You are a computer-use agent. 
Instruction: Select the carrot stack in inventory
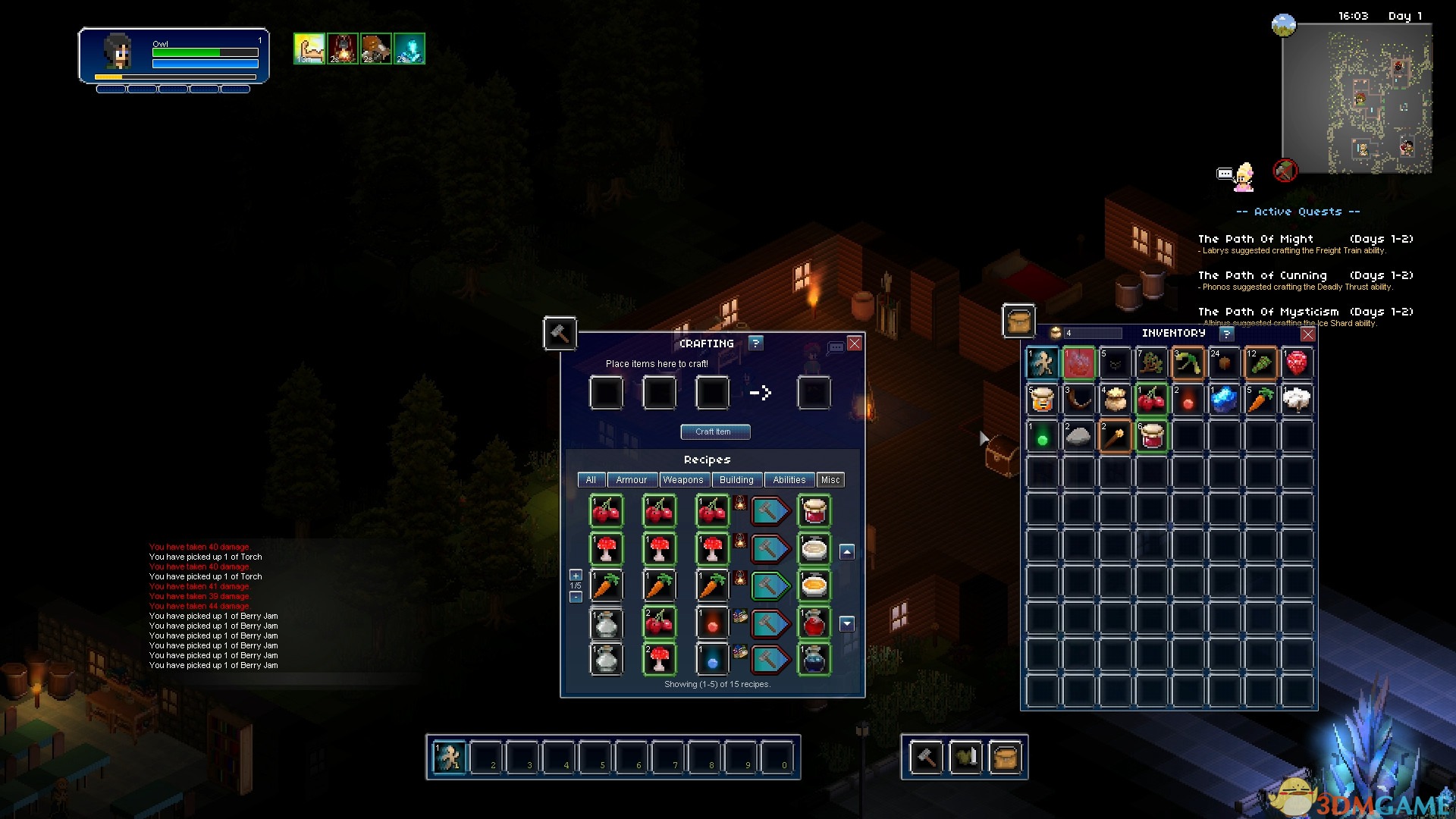[x=1260, y=399]
